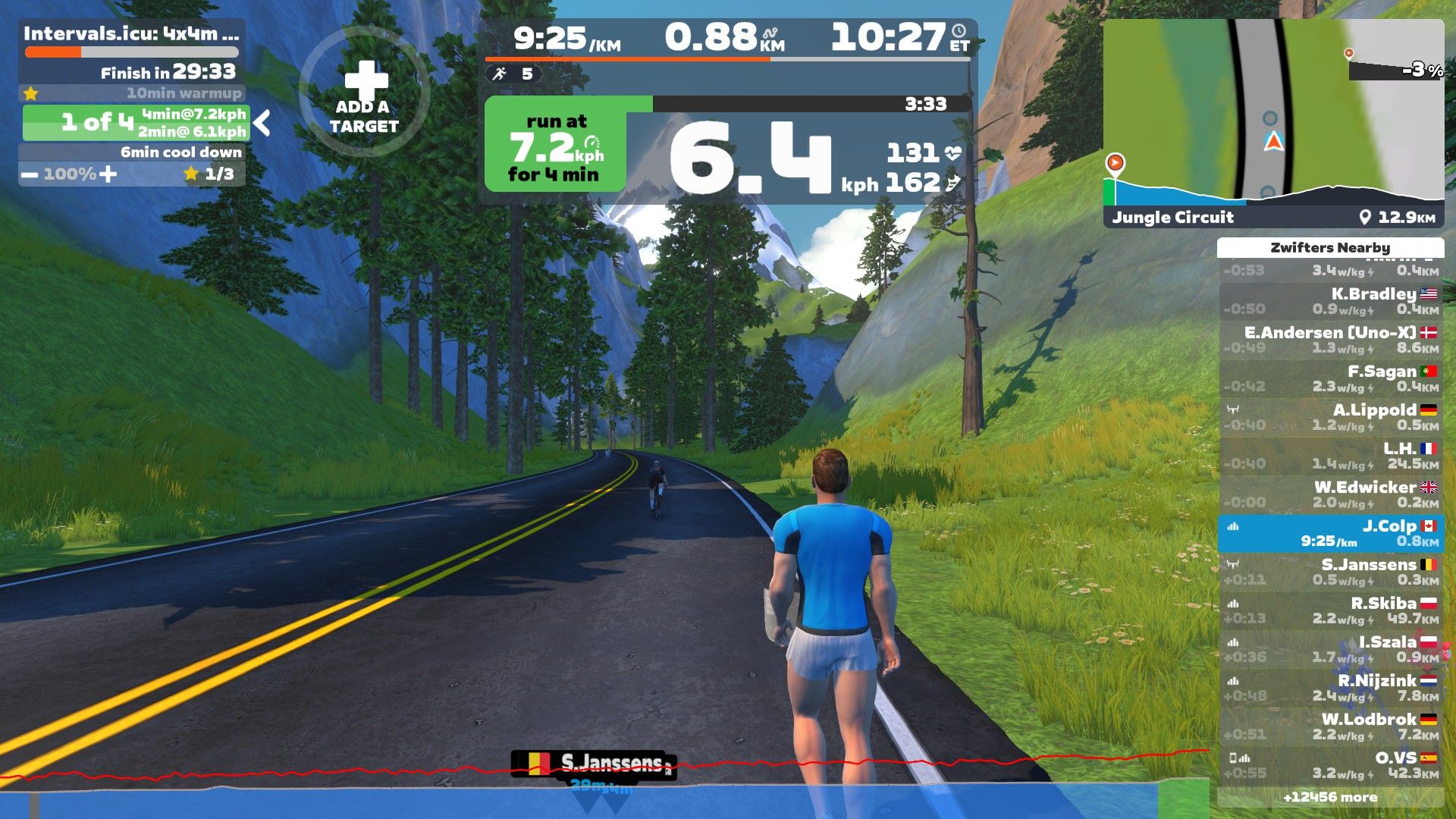Decrease workout intensity with the minus button
The image size is (1456, 819).
tap(30, 174)
